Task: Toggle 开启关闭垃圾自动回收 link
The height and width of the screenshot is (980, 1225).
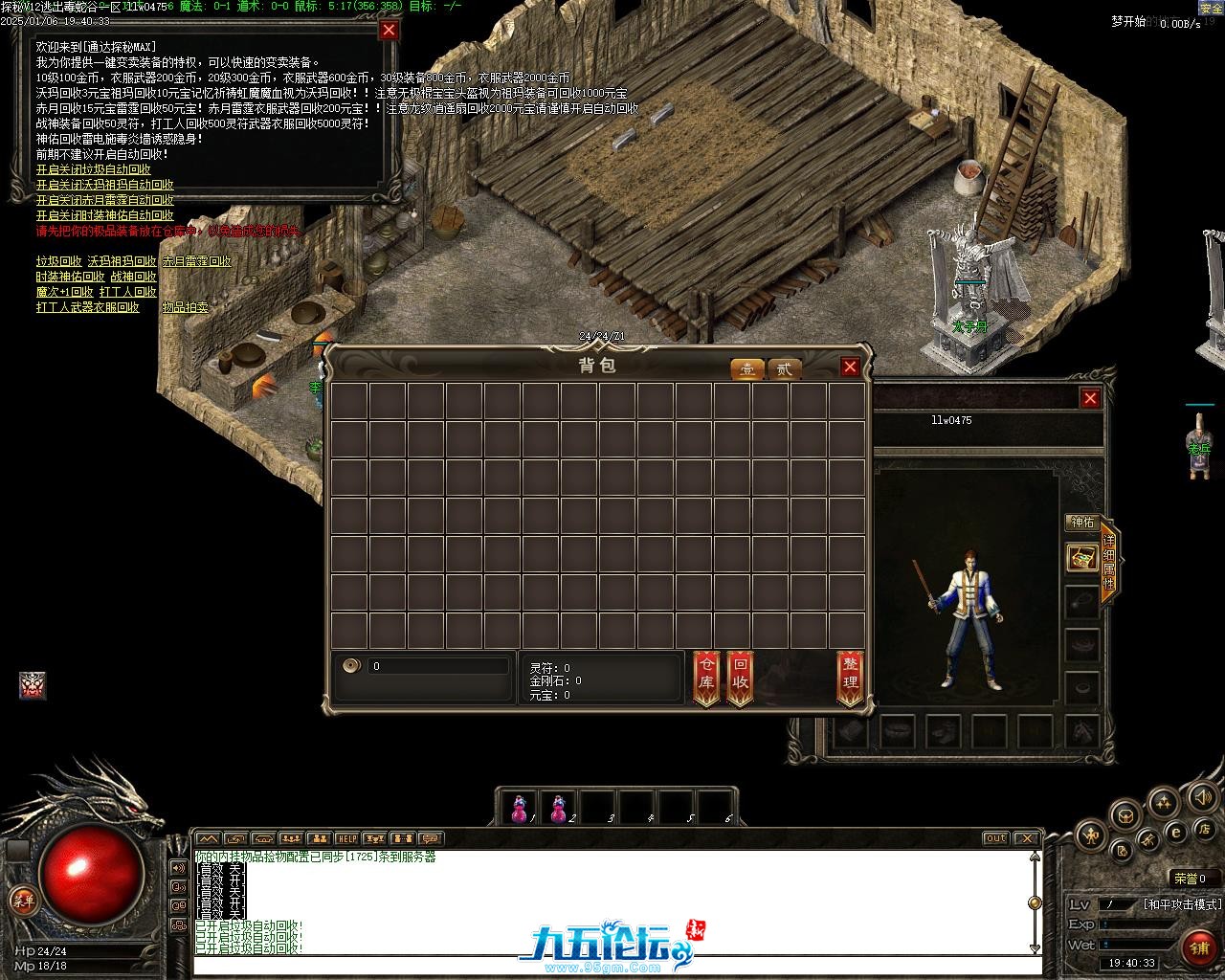Action: (93, 169)
